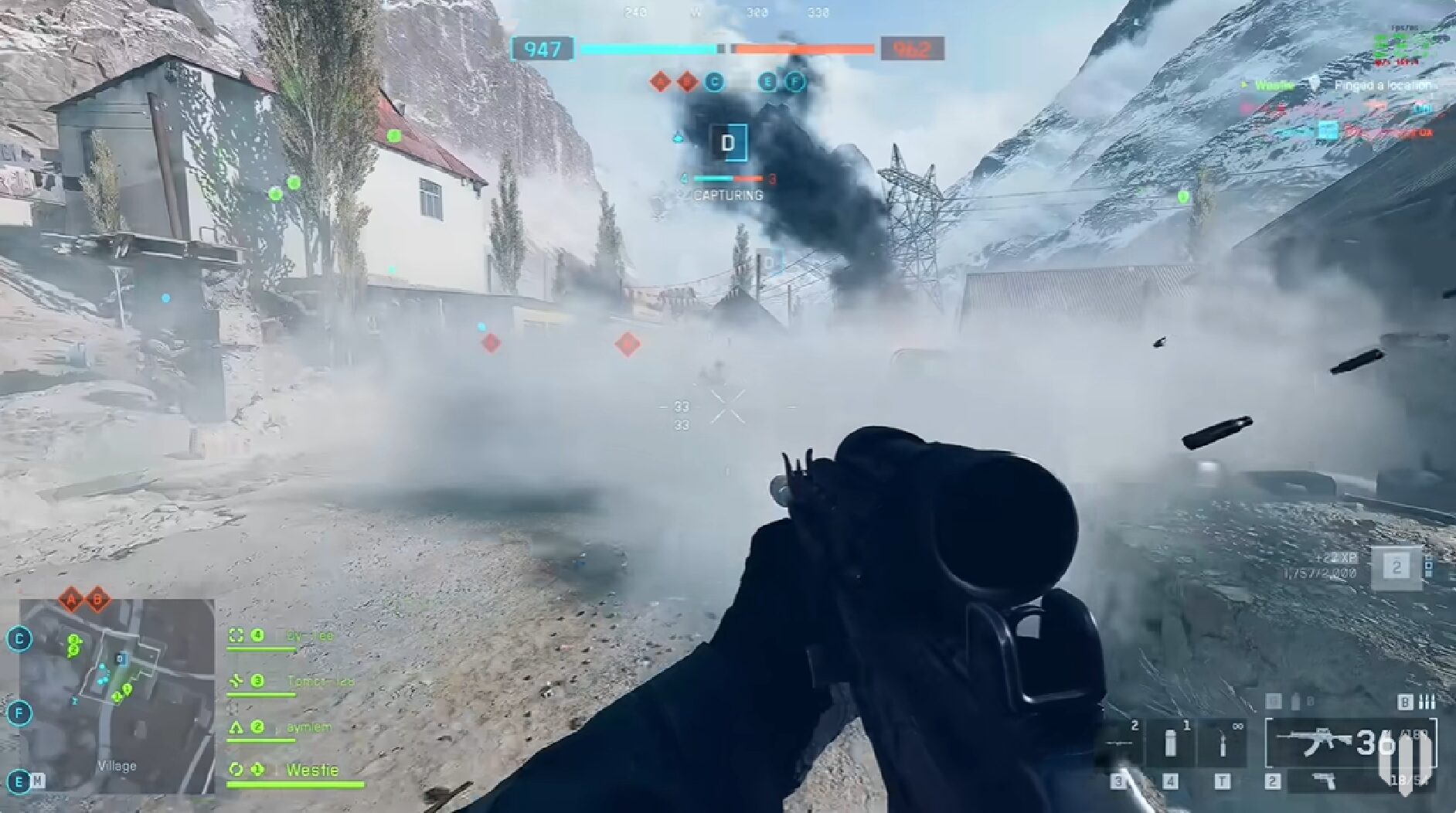Image resolution: width=1456 pixels, height=813 pixels.
Task: Click Westie's row in the squad list
Action: tap(295, 770)
